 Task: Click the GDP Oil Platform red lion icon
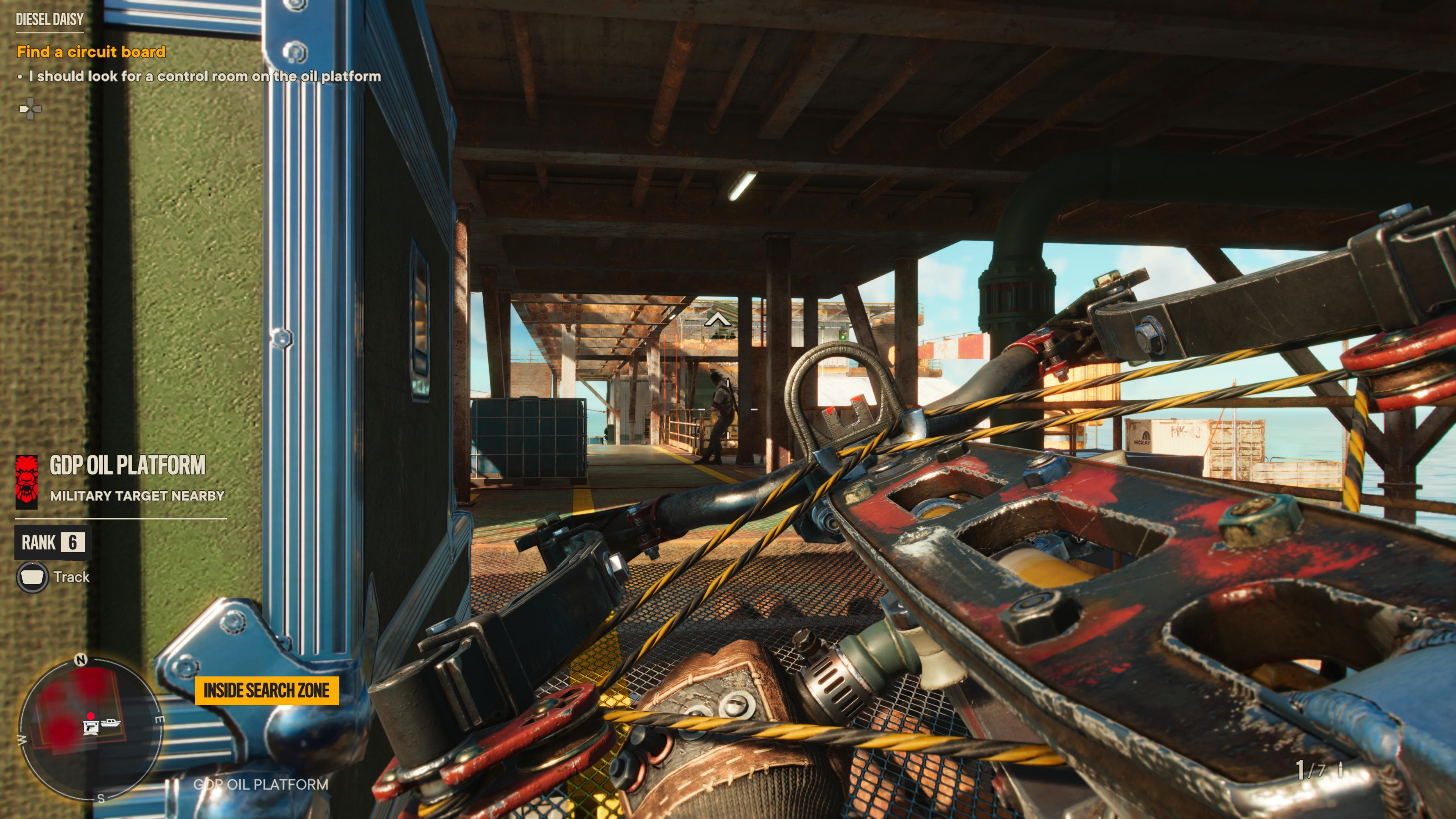26,480
